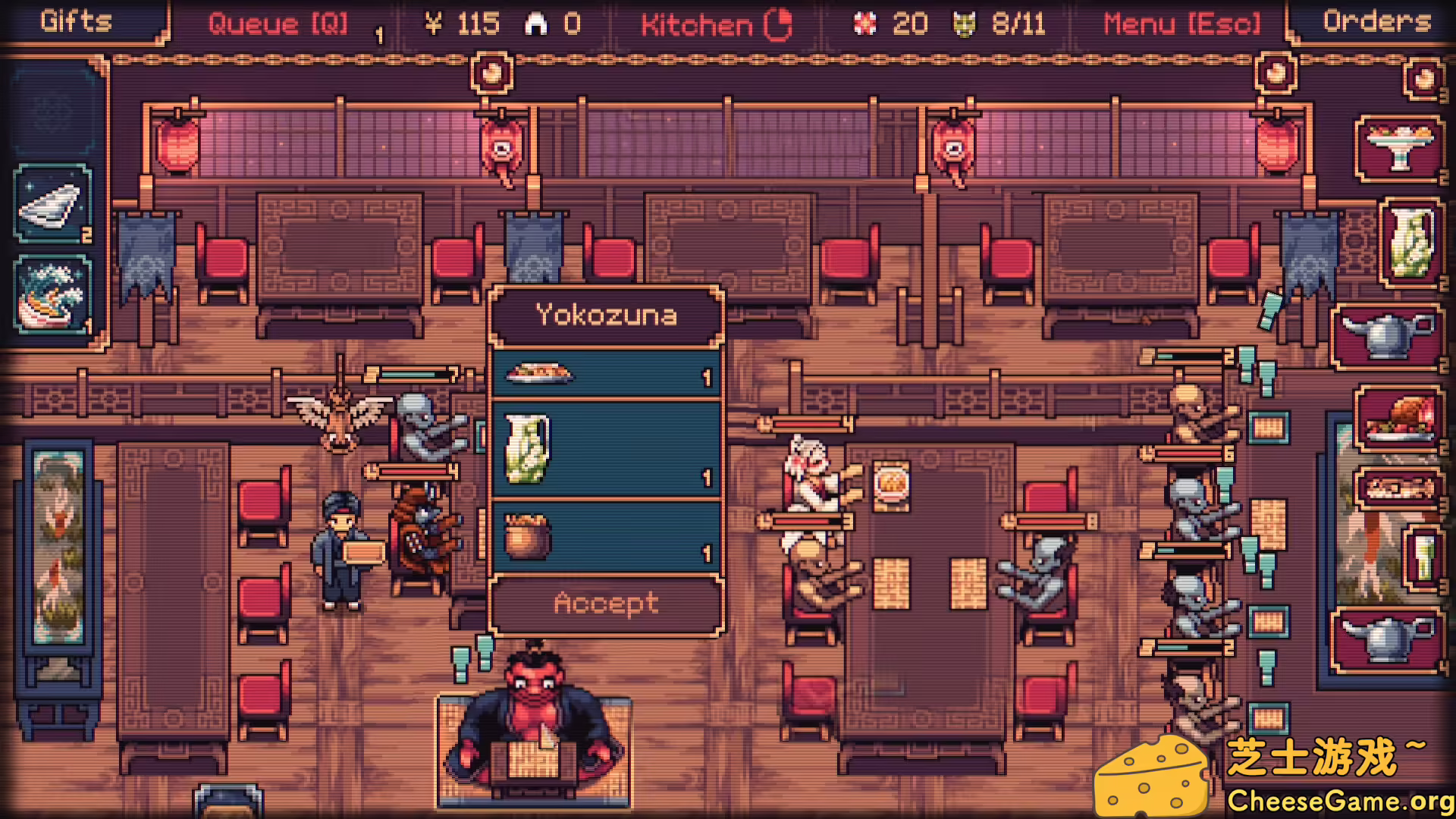
Task: Open the game Menu
Action: [1181, 24]
